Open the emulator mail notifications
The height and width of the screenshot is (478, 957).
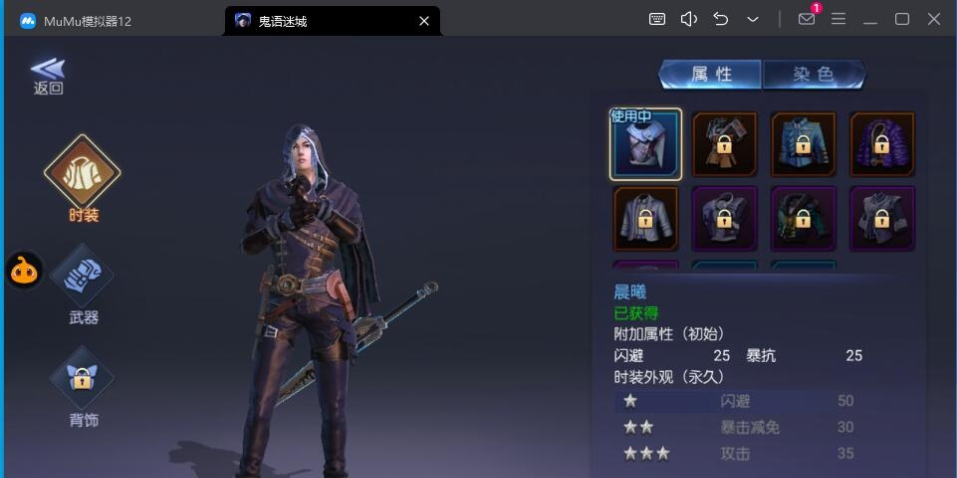click(806, 19)
